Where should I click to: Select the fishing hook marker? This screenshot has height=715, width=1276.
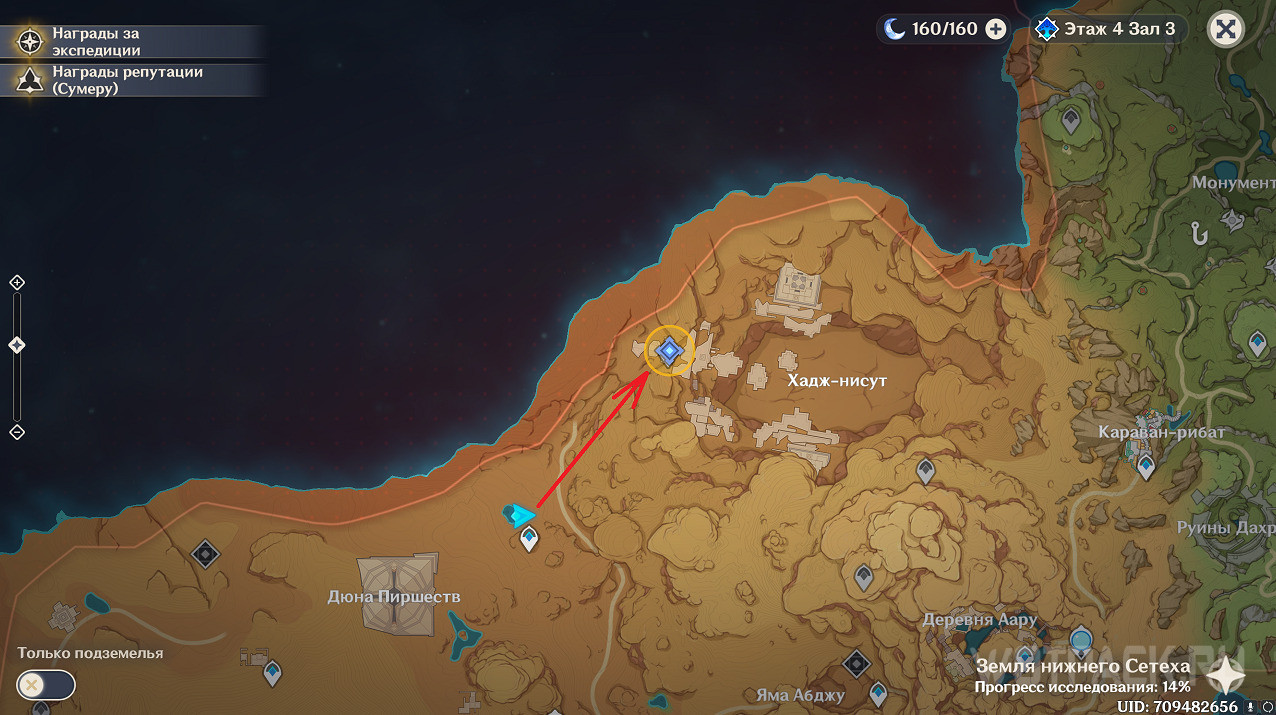[x=1196, y=232]
